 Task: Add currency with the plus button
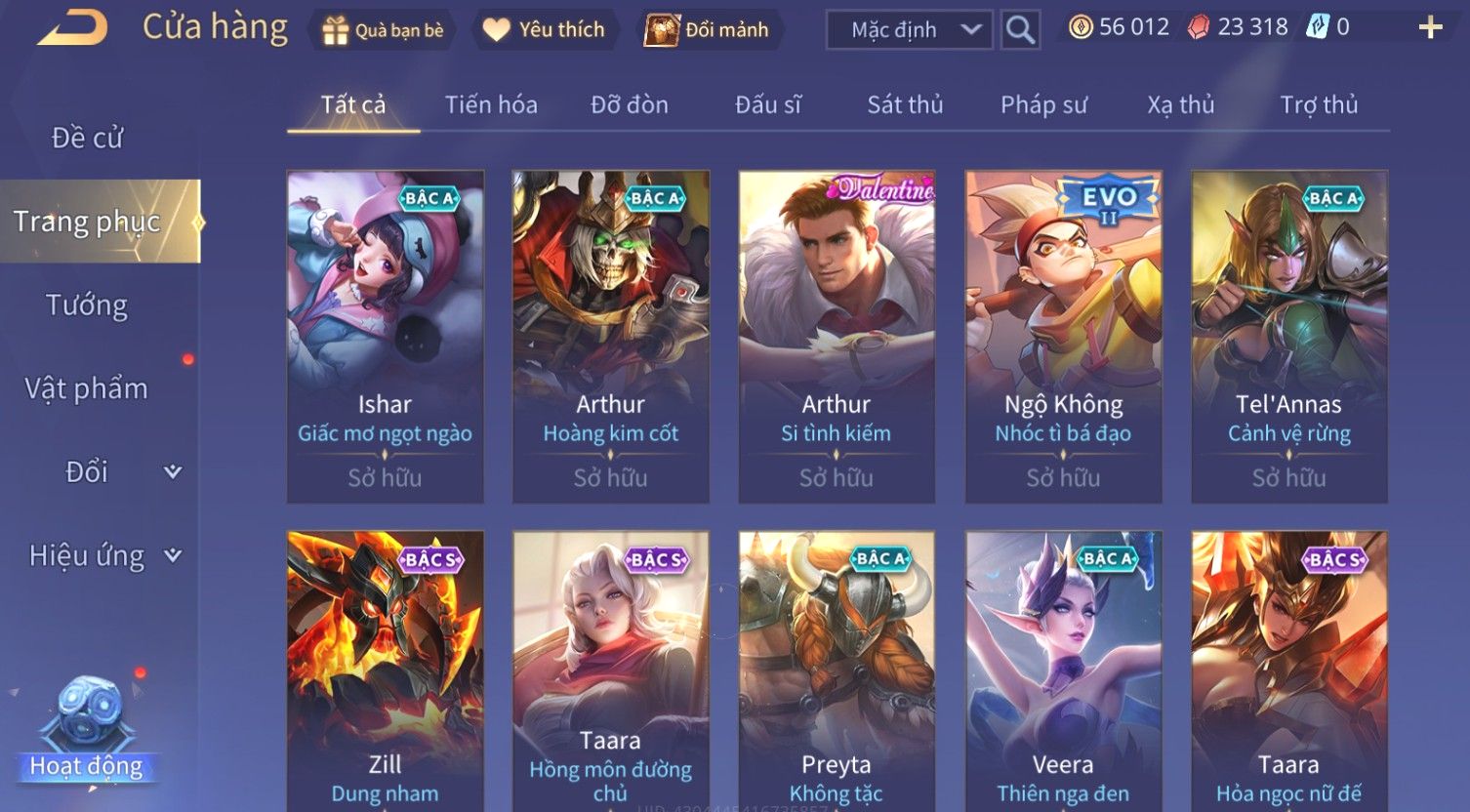coord(1430,27)
